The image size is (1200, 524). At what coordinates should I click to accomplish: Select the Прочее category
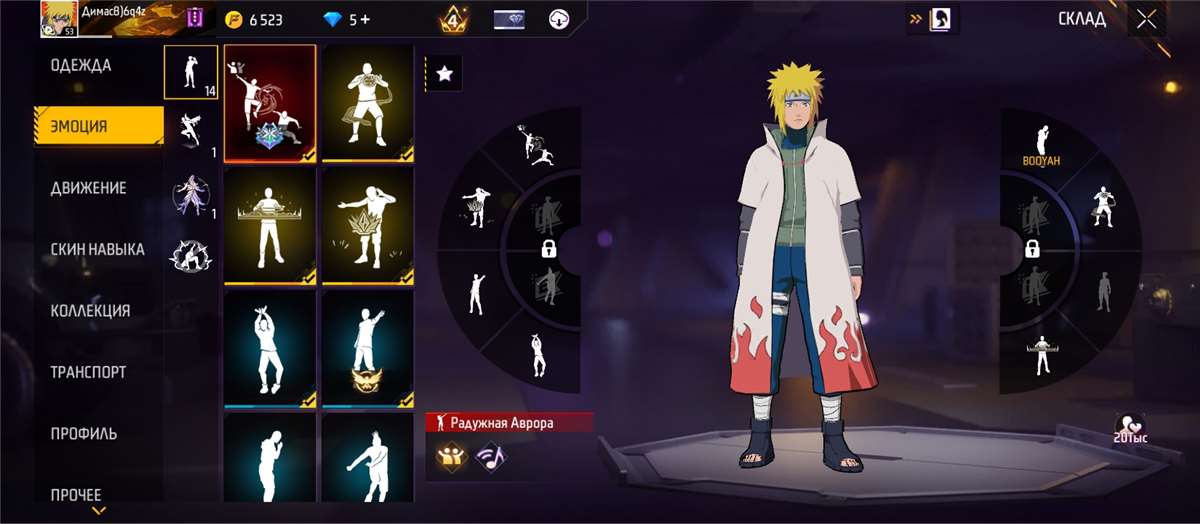tap(76, 494)
